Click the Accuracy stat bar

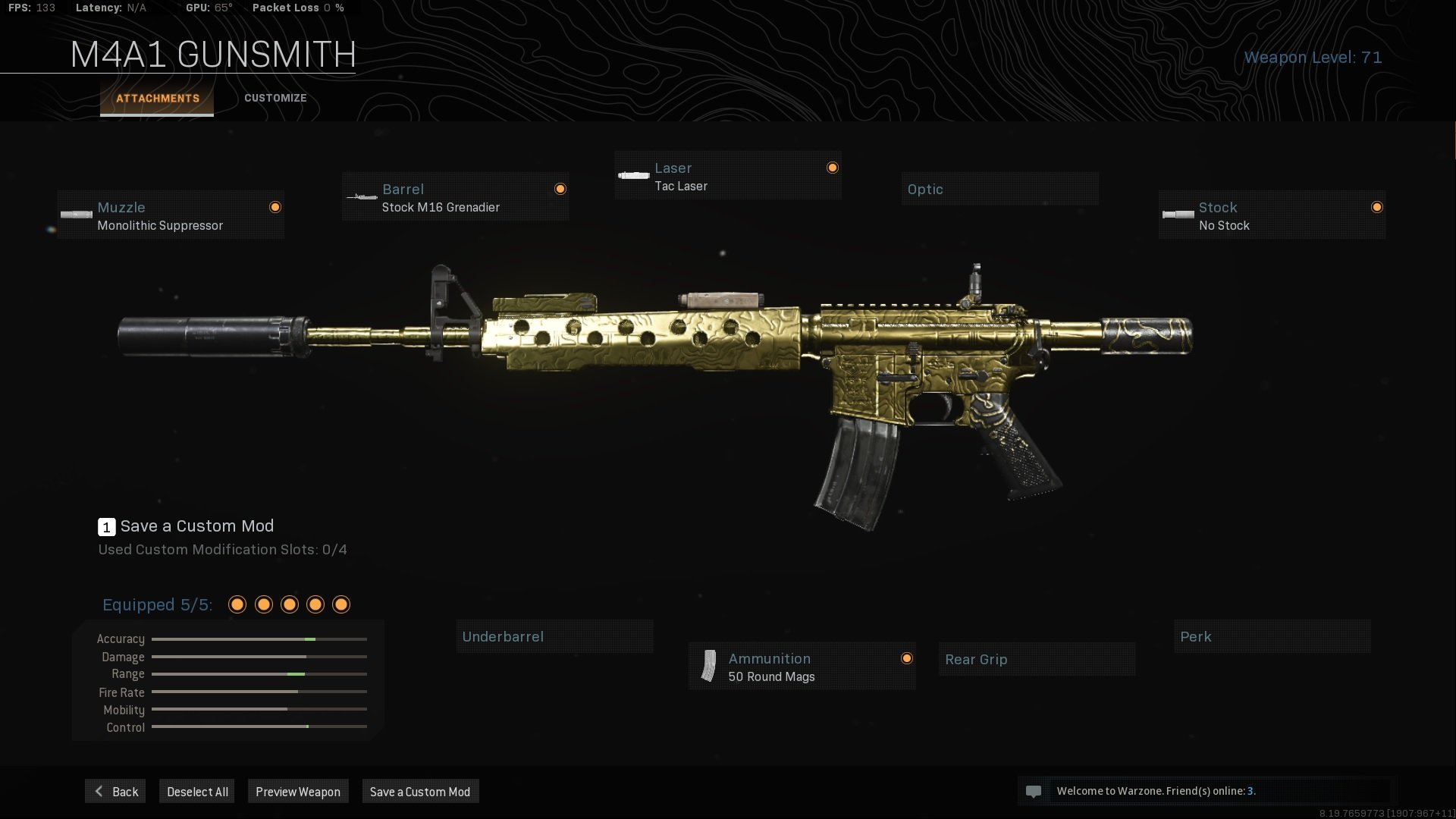[258, 639]
